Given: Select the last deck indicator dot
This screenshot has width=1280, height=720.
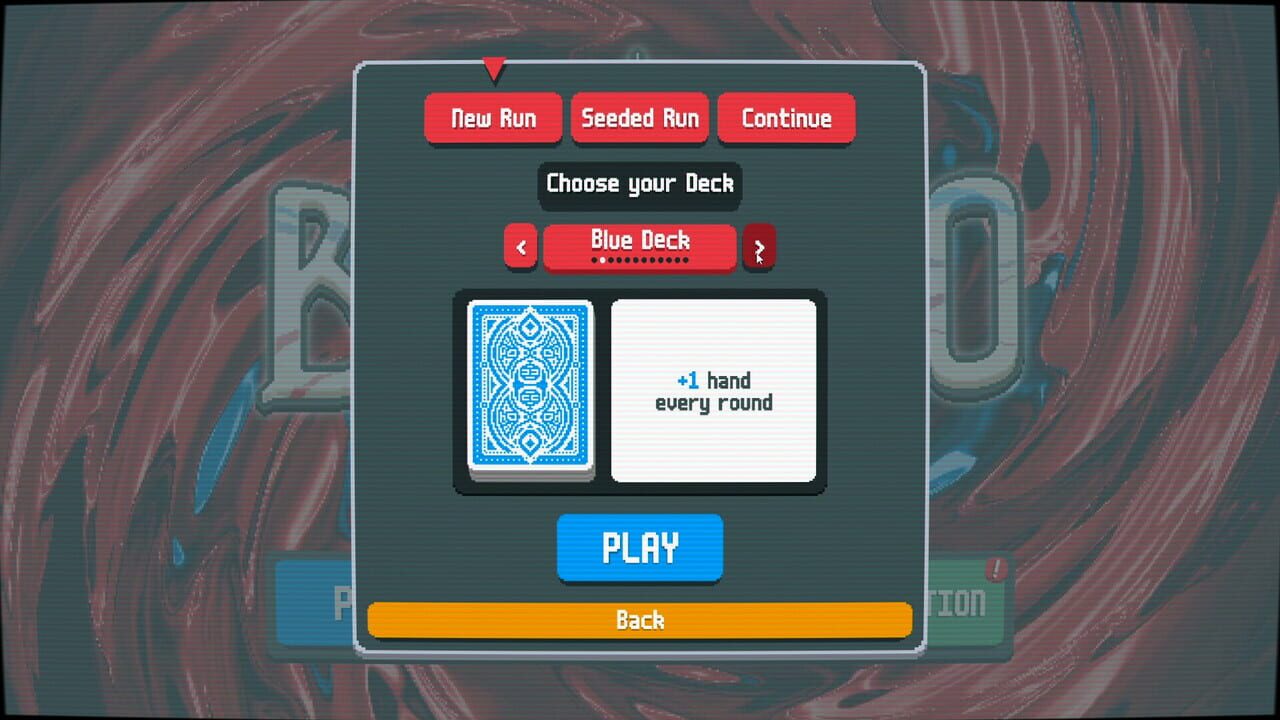Looking at the screenshot, I should click(x=686, y=260).
